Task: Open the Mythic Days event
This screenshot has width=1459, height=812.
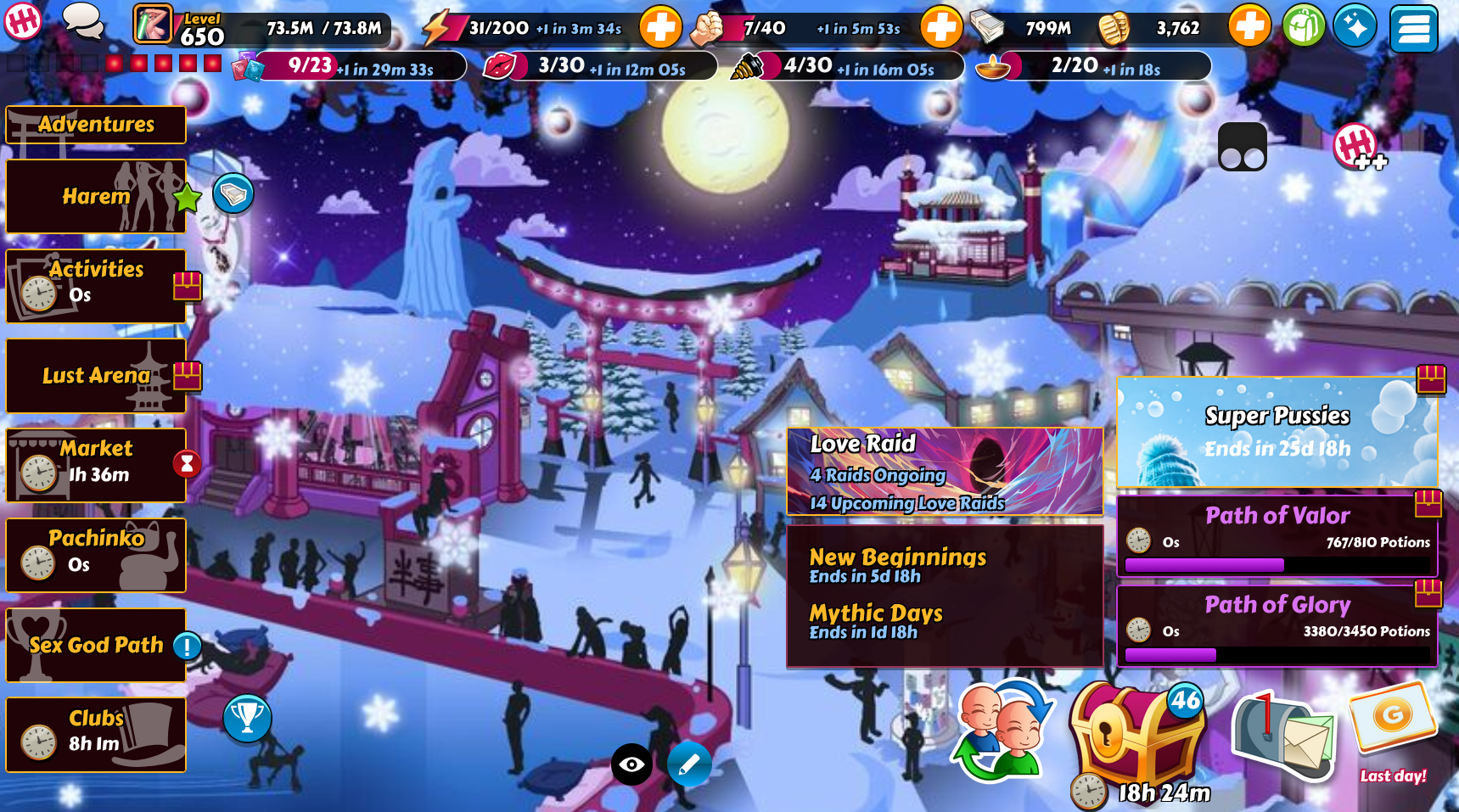Action: coord(875,621)
